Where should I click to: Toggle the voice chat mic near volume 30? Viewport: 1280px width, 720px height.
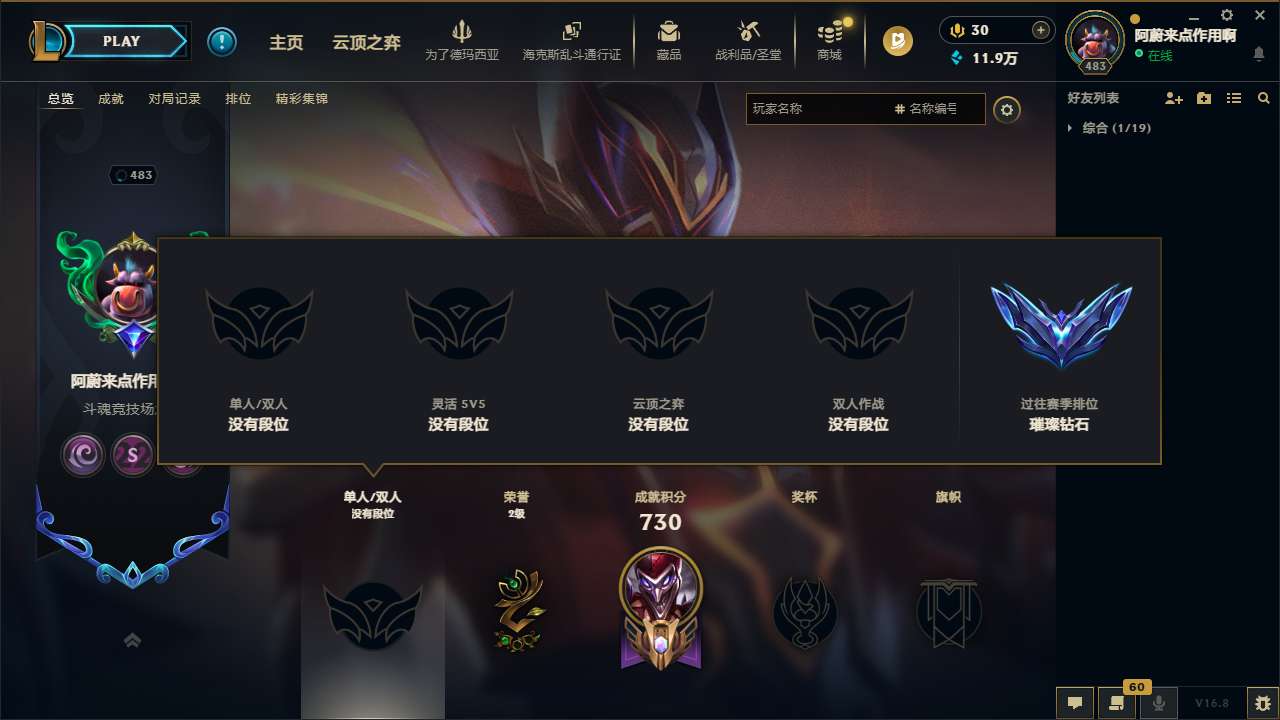pyautogui.click(x=956, y=31)
